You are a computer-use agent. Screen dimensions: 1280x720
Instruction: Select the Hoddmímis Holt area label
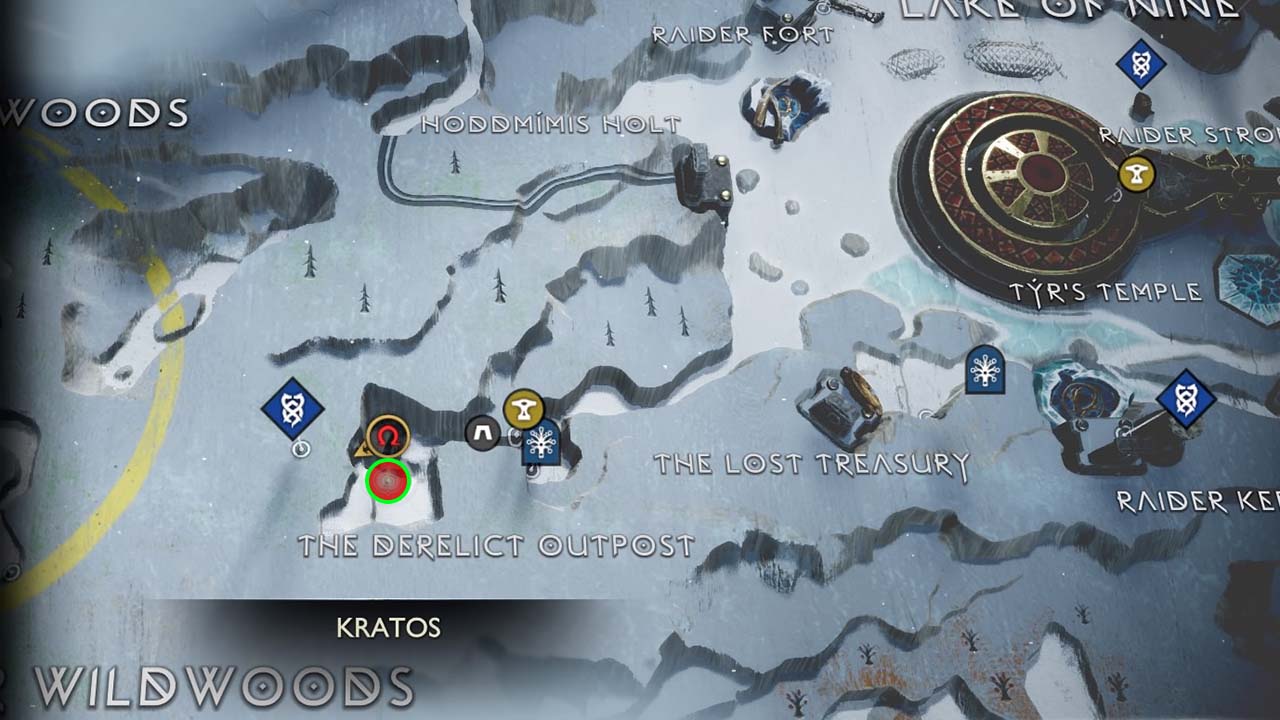pos(550,122)
